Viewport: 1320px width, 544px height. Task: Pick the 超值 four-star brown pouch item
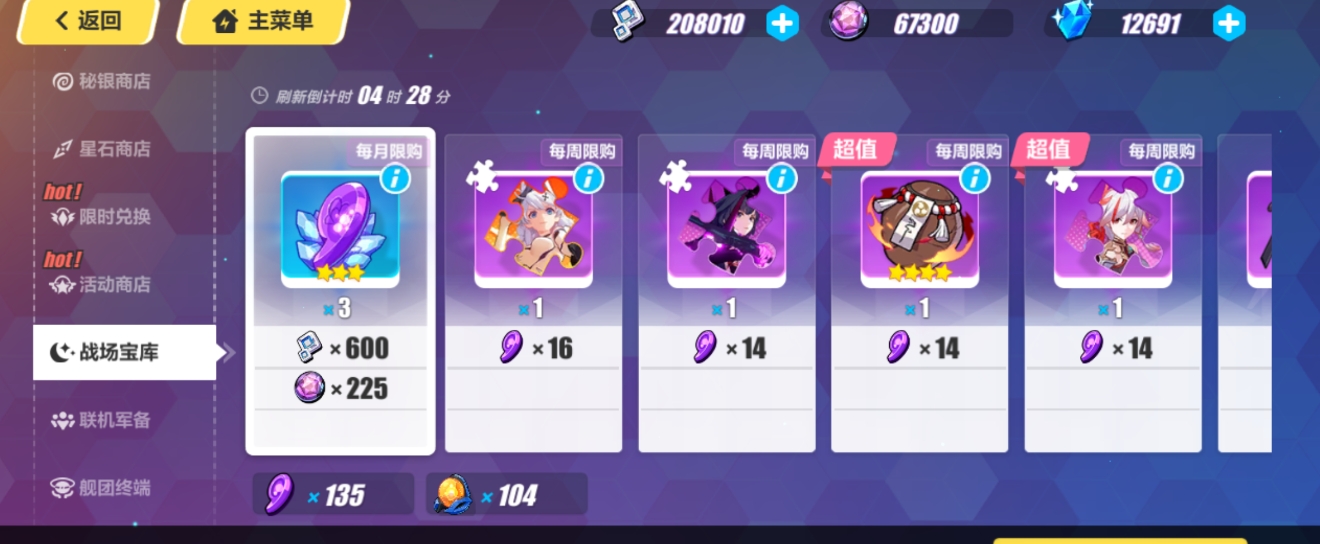click(919, 292)
